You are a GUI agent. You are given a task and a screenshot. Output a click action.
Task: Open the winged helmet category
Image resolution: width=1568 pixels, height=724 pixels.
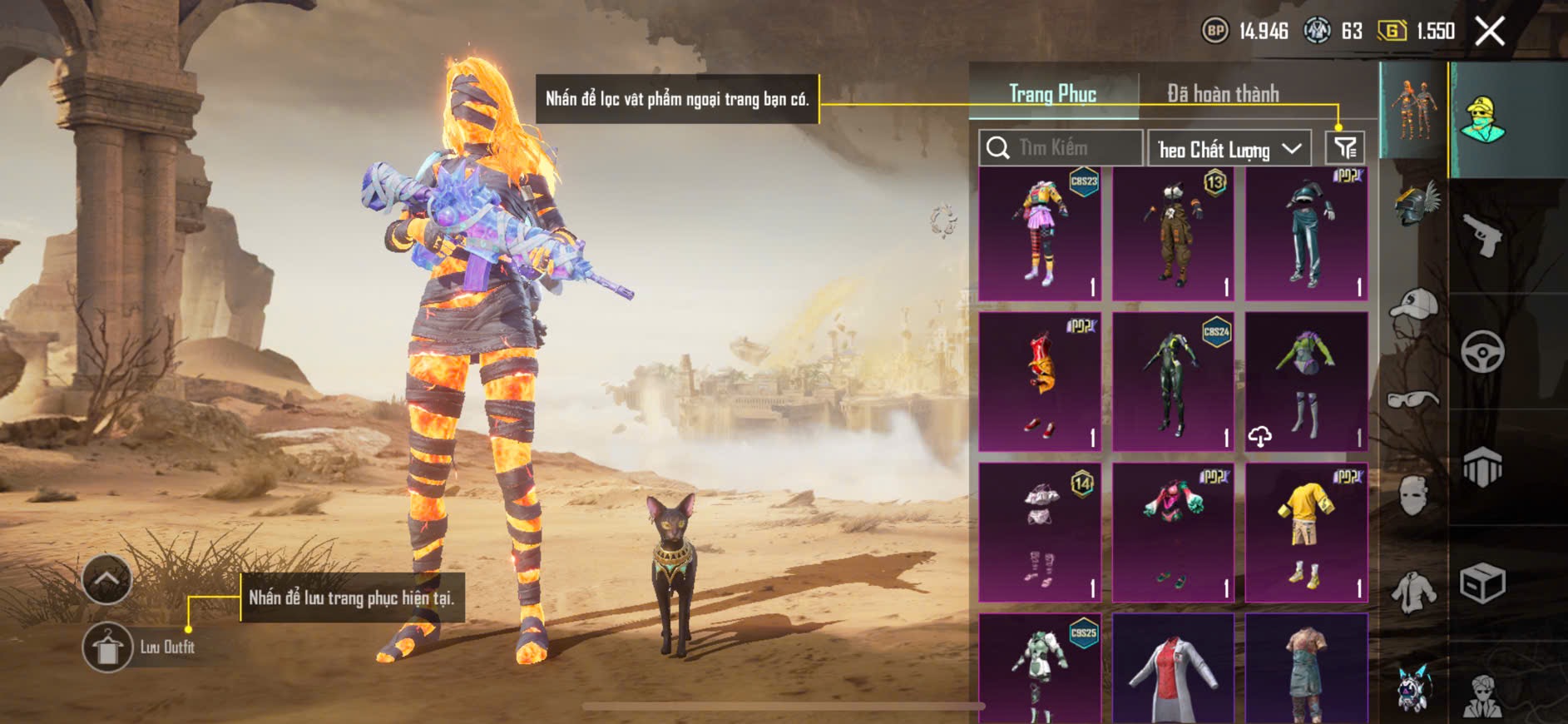(1415, 203)
